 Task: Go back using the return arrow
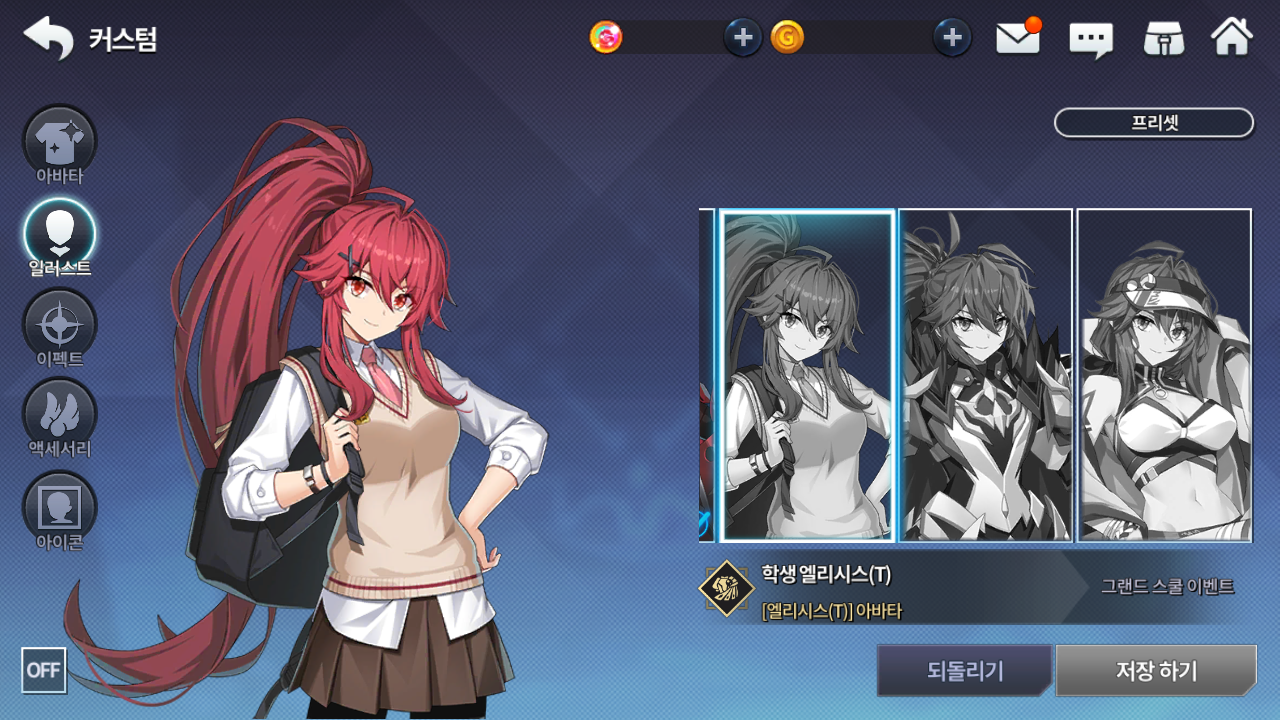pyautogui.click(x=48, y=38)
